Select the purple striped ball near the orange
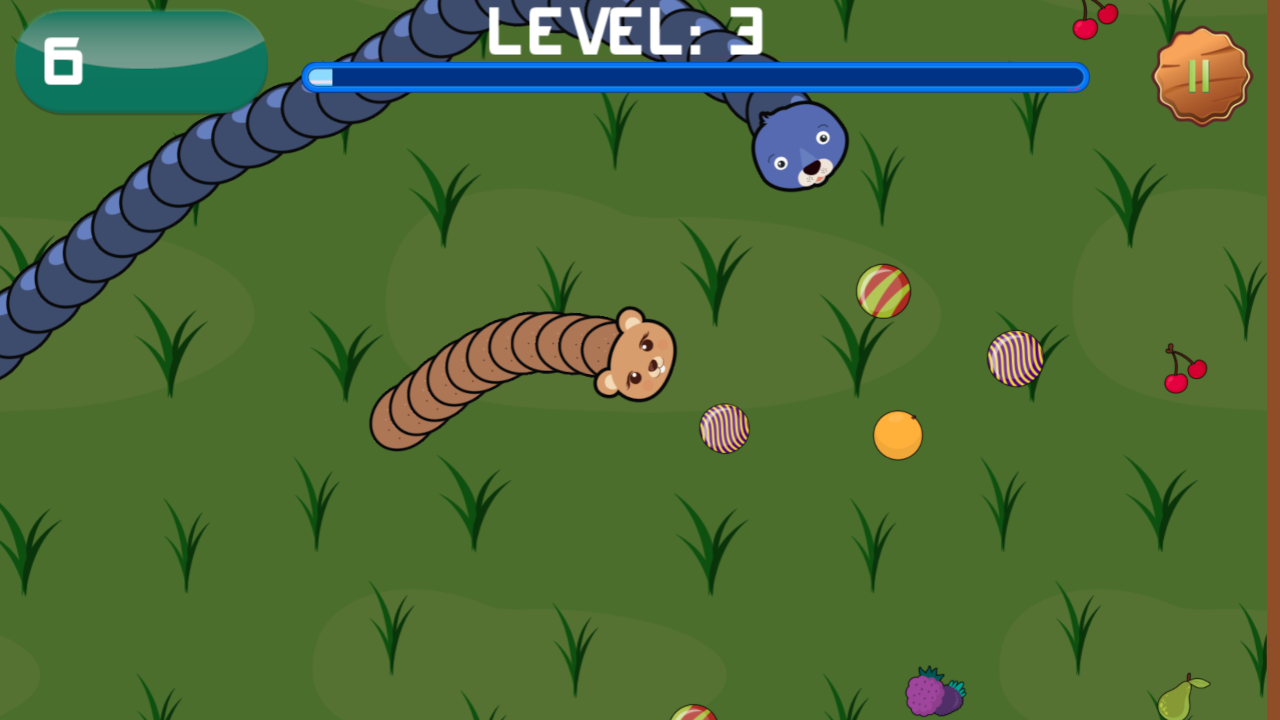This screenshot has height=720, width=1280. tap(724, 426)
